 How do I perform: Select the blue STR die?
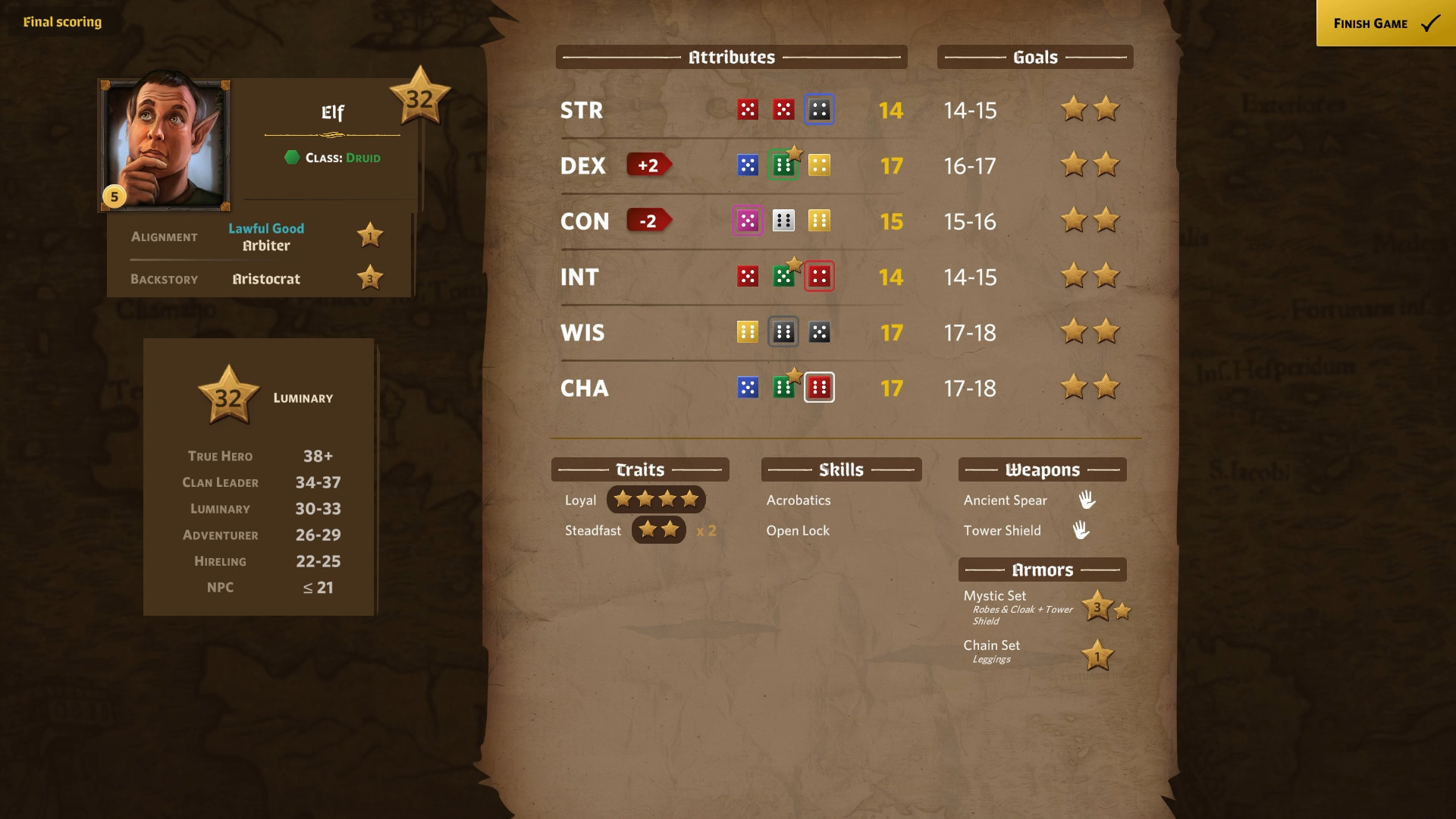coord(819,109)
